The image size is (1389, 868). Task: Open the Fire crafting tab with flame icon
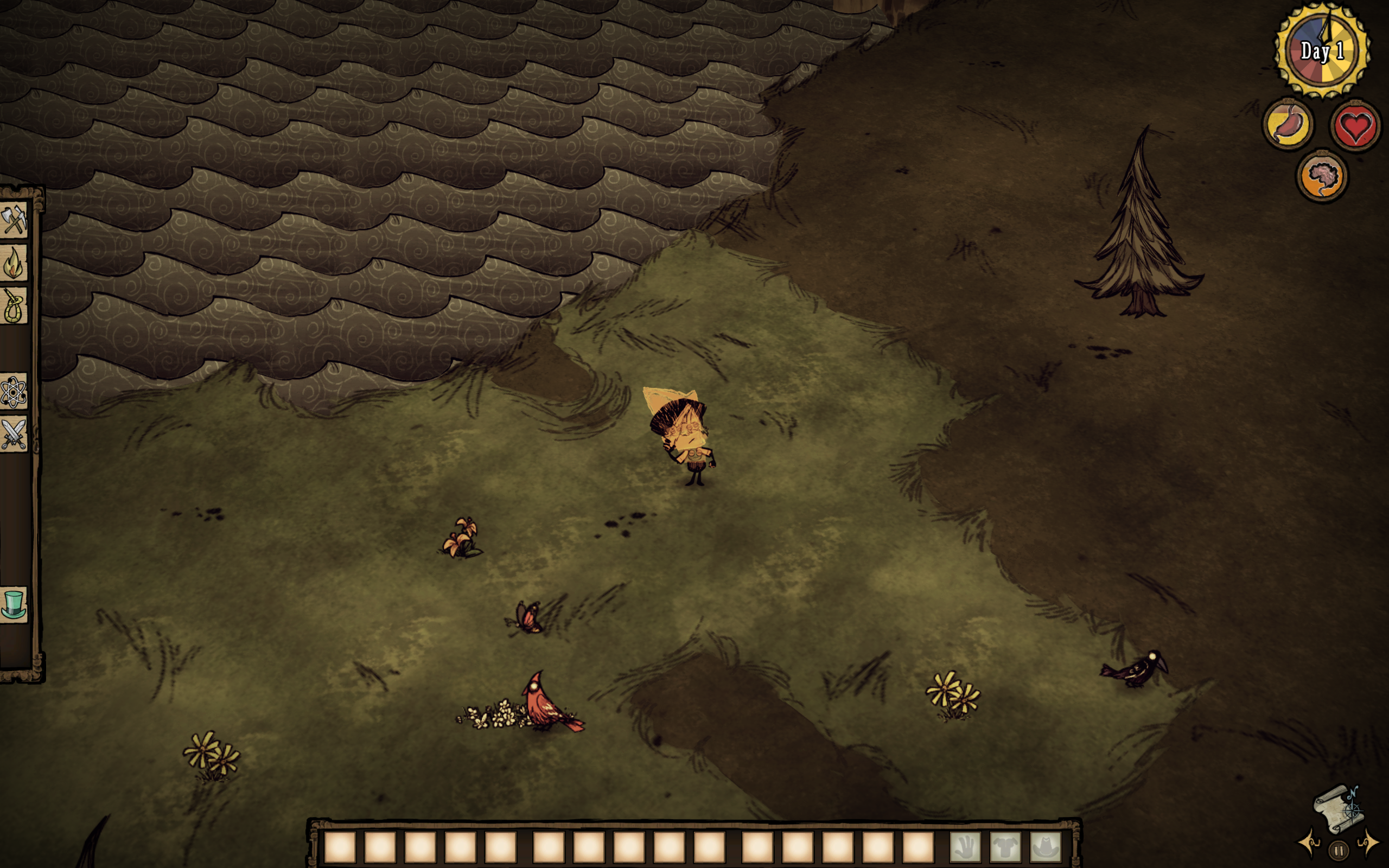tap(14, 263)
